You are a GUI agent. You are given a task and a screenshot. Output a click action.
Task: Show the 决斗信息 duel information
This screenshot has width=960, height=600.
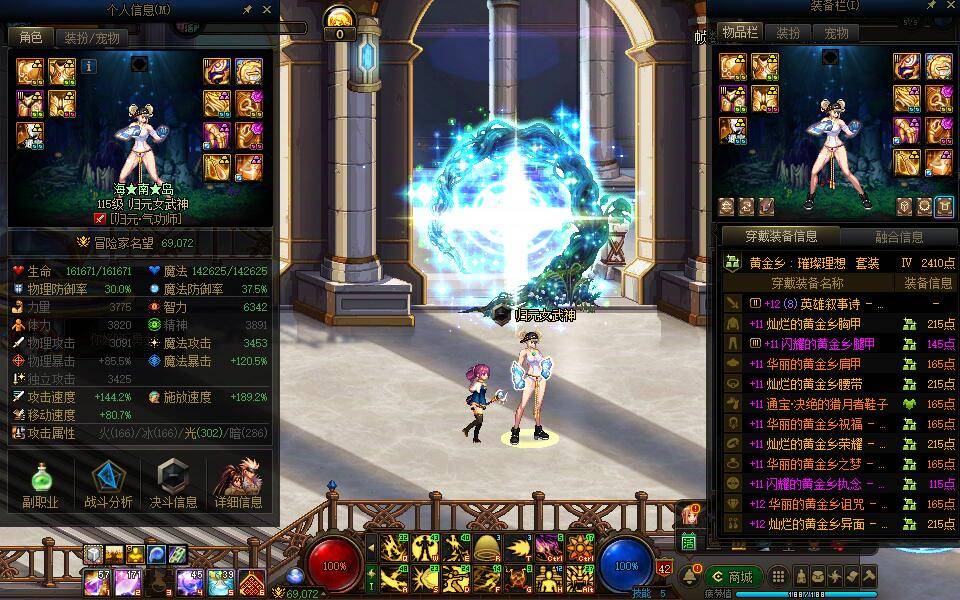click(x=173, y=485)
